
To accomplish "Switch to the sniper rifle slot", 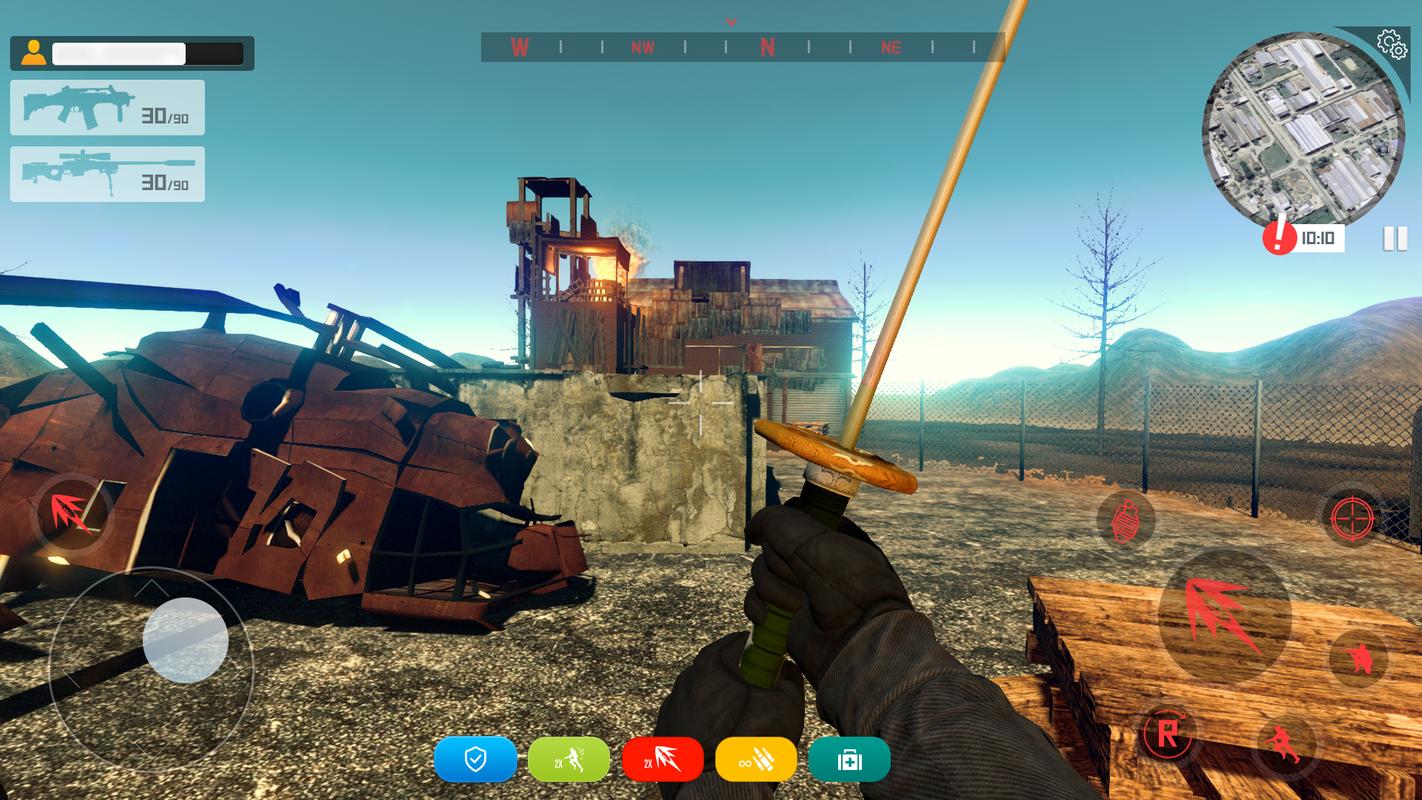I will click(107, 174).
